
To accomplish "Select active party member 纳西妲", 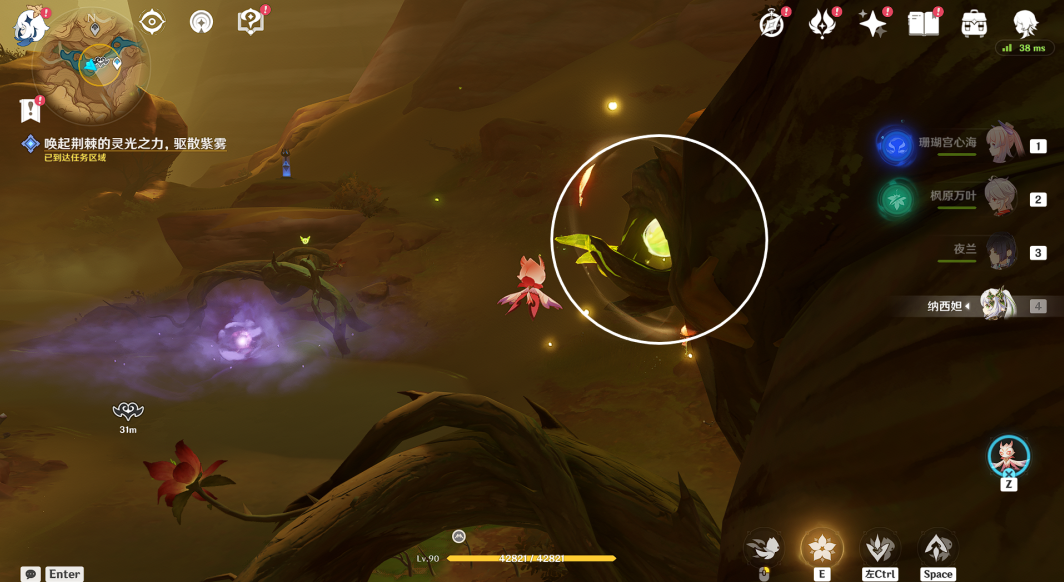I will tap(997, 305).
